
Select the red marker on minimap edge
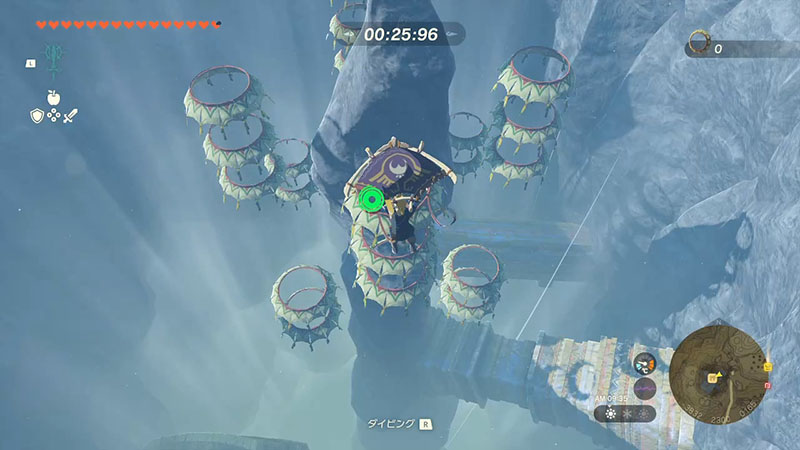point(767,384)
